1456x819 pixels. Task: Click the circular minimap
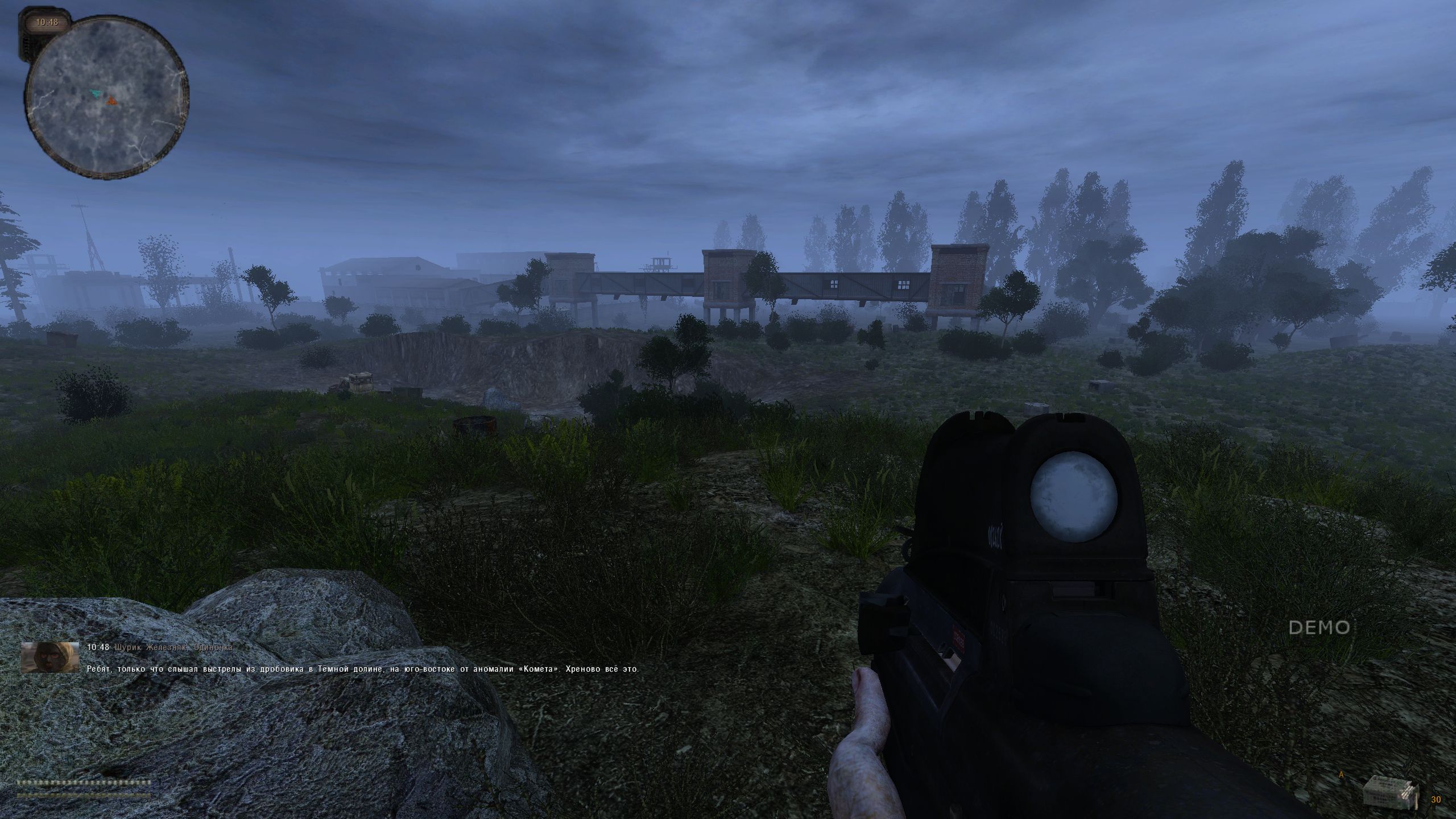tap(107, 97)
